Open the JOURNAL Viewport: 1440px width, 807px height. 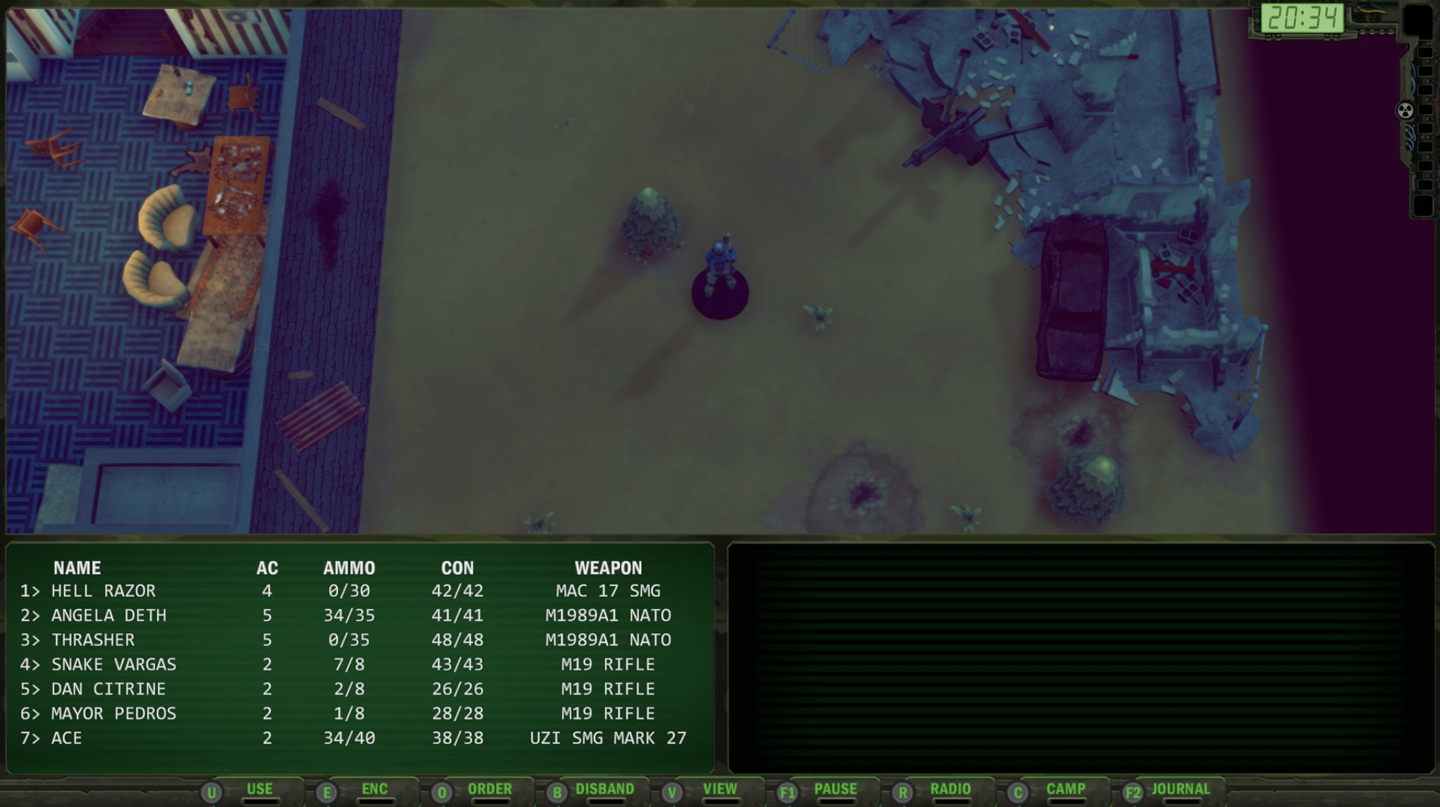coord(1180,790)
